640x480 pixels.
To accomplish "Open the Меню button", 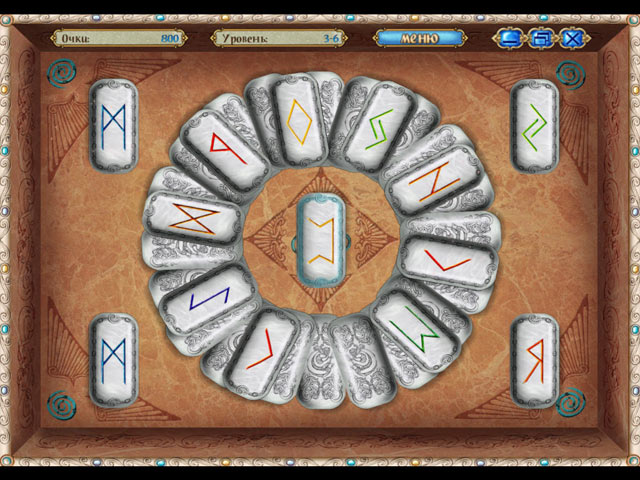I will coord(420,38).
